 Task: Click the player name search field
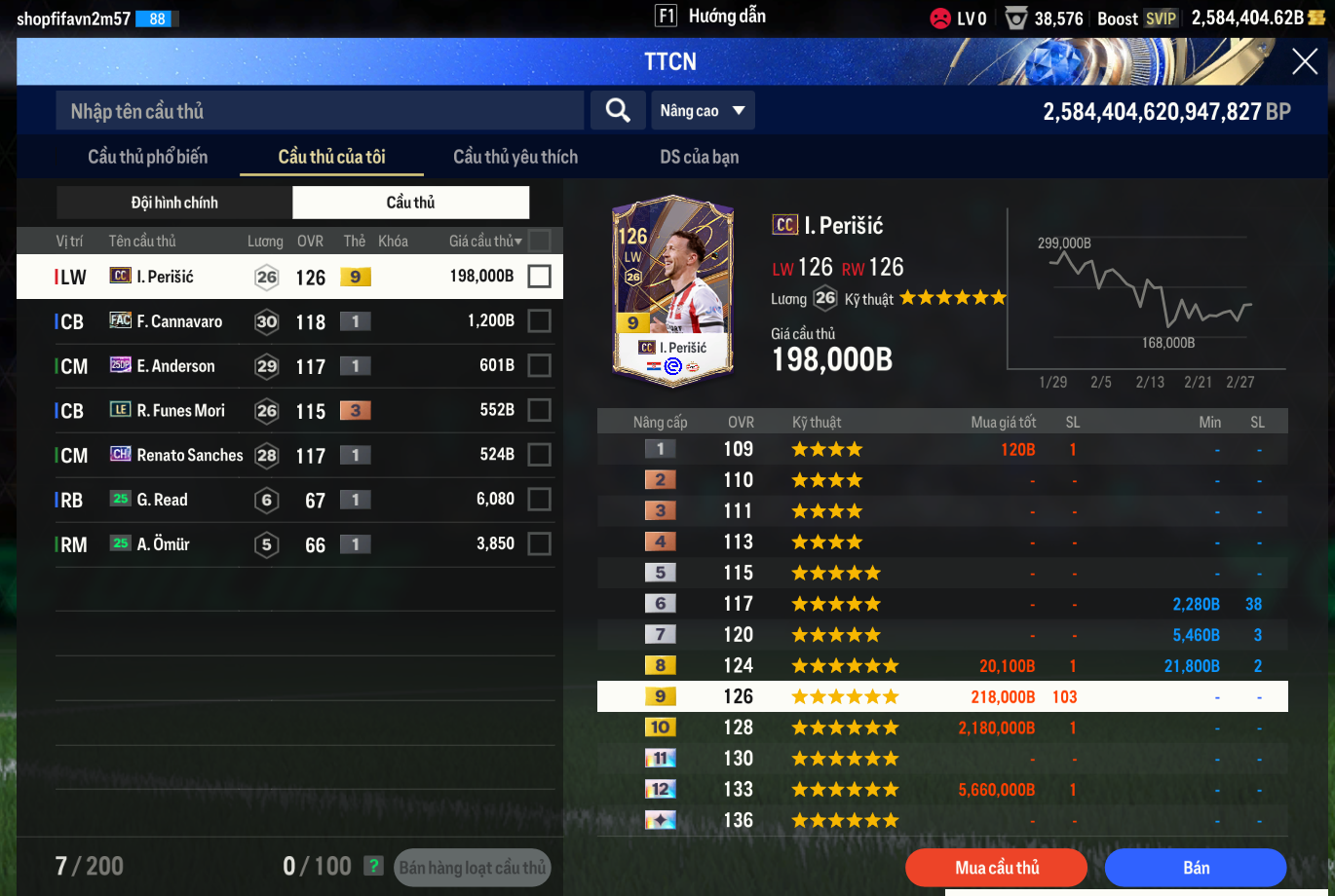click(320, 111)
